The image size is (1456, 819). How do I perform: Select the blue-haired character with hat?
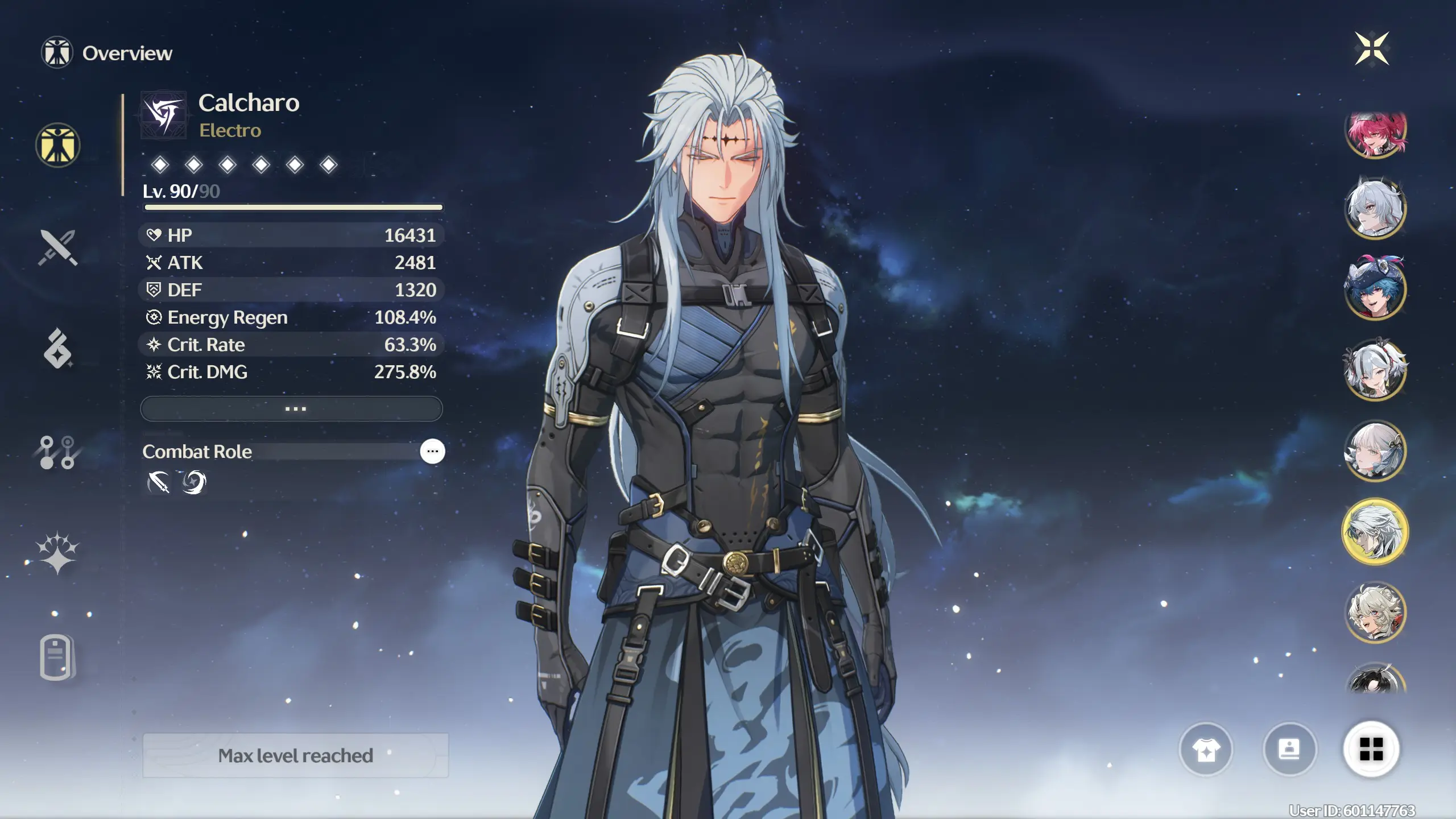pyautogui.click(x=1375, y=288)
